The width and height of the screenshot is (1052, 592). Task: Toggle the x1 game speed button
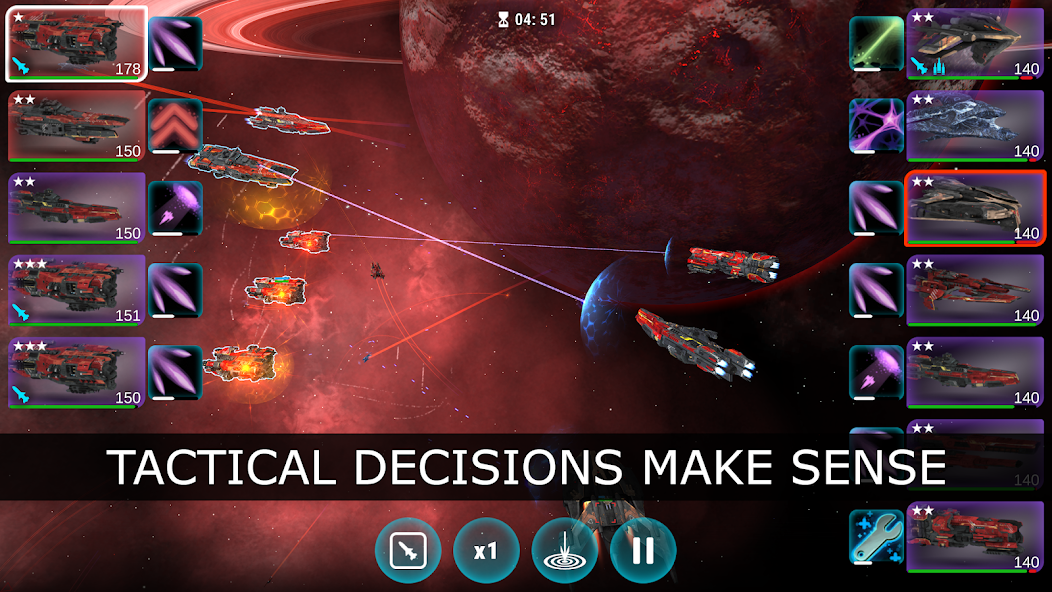[x=486, y=551]
